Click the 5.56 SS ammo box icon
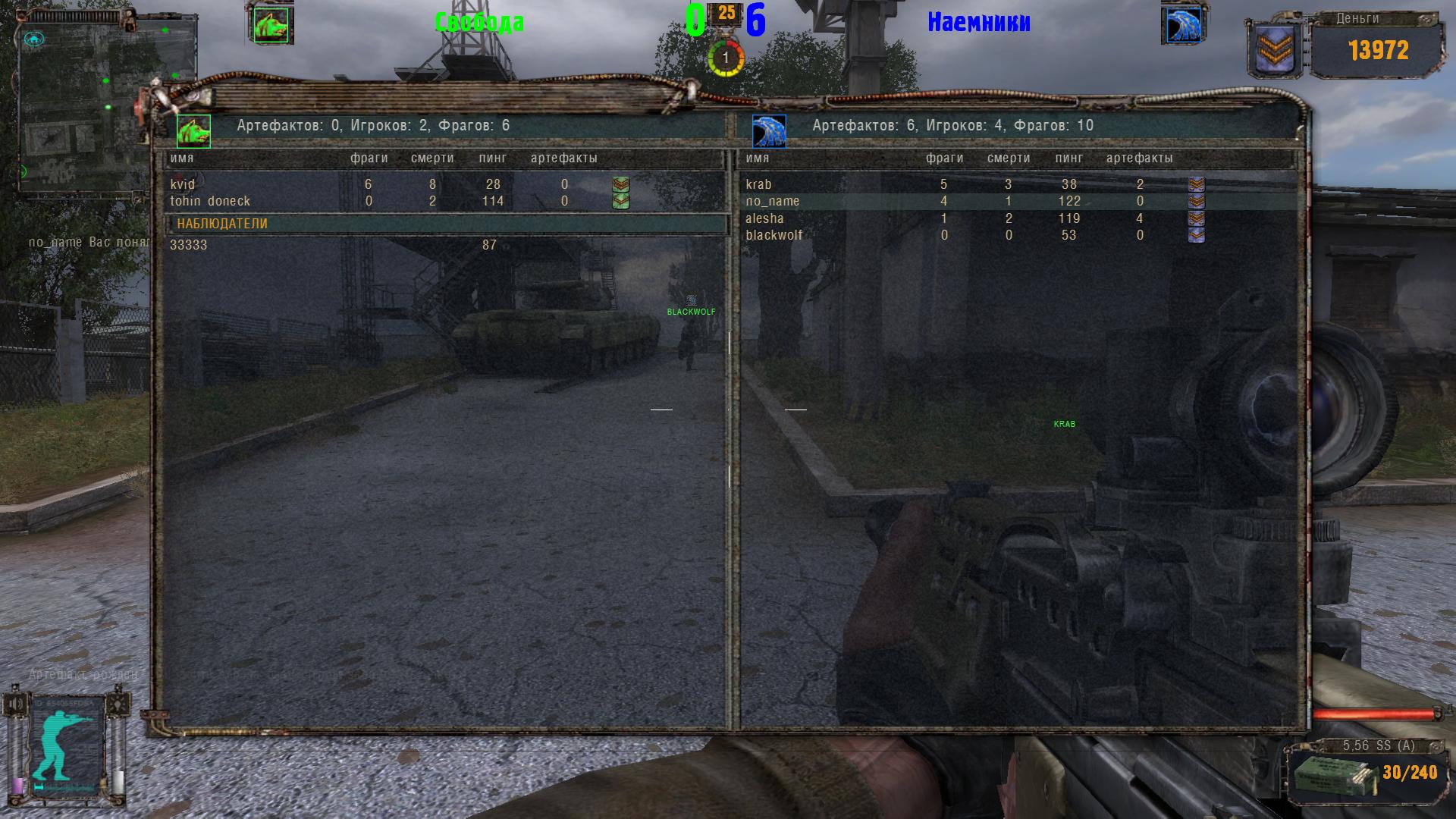 pos(1325,774)
